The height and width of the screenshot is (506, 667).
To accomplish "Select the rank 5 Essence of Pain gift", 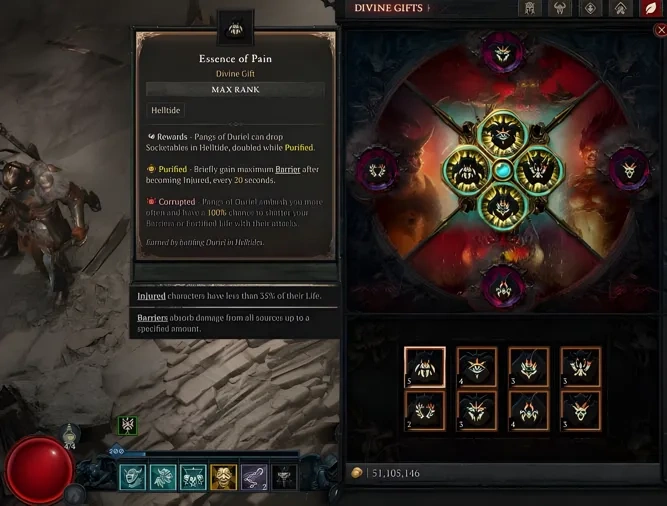I will tap(425, 367).
